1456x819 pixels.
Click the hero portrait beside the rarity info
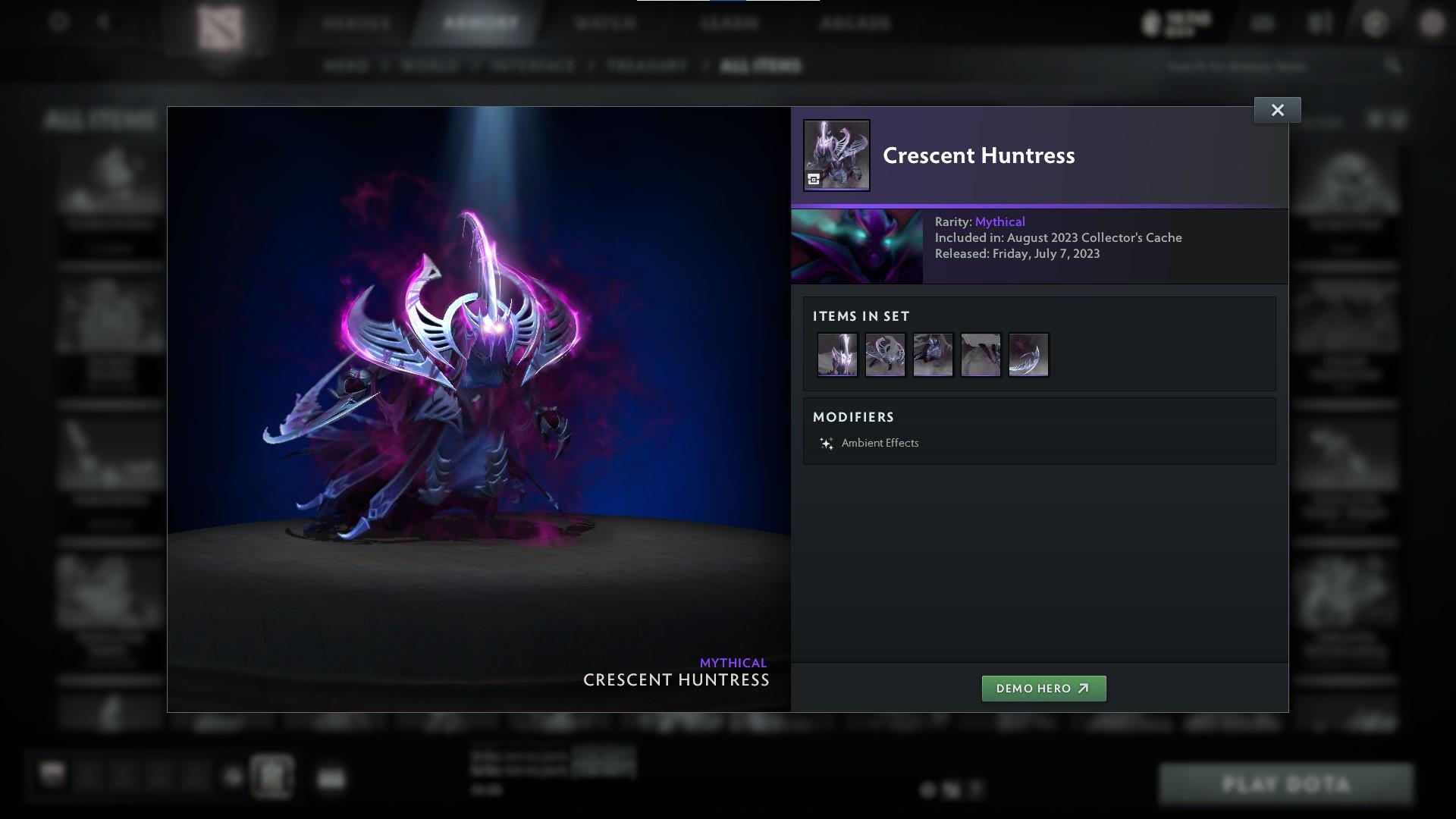tap(857, 246)
